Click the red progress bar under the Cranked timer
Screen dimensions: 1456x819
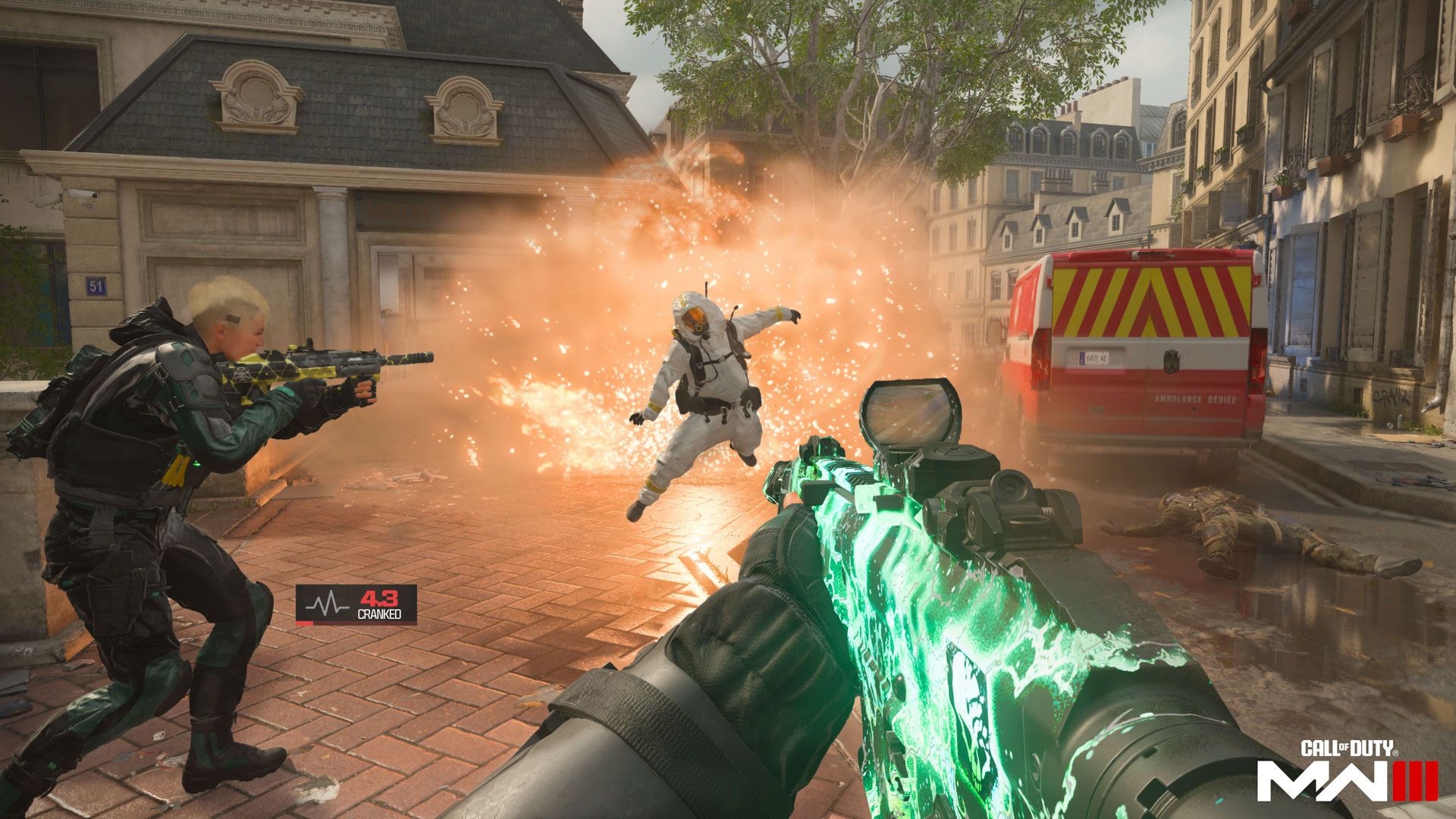[x=304, y=623]
